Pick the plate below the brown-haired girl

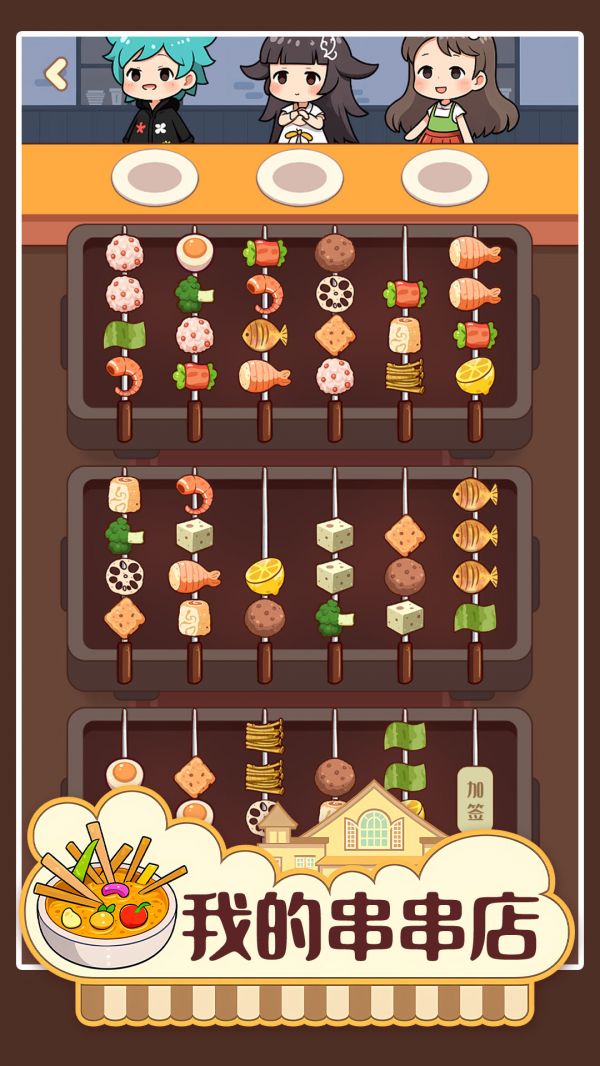[445, 177]
